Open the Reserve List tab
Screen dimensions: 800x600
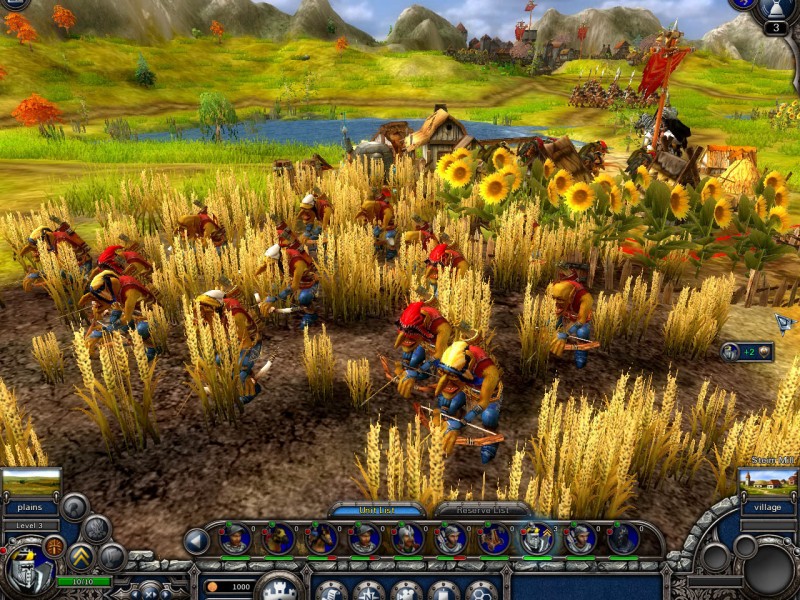tap(482, 510)
